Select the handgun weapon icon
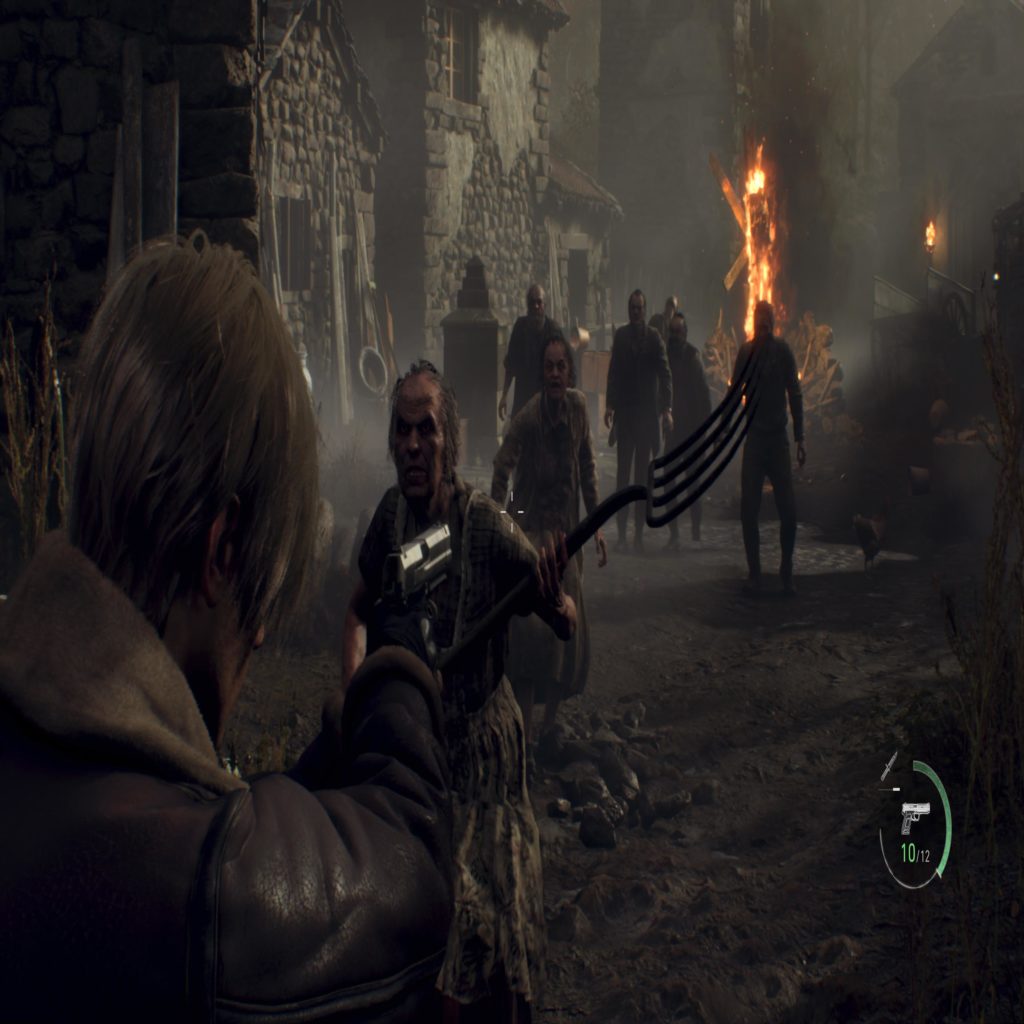The width and height of the screenshot is (1024, 1024). pyautogui.click(x=914, y=815)
